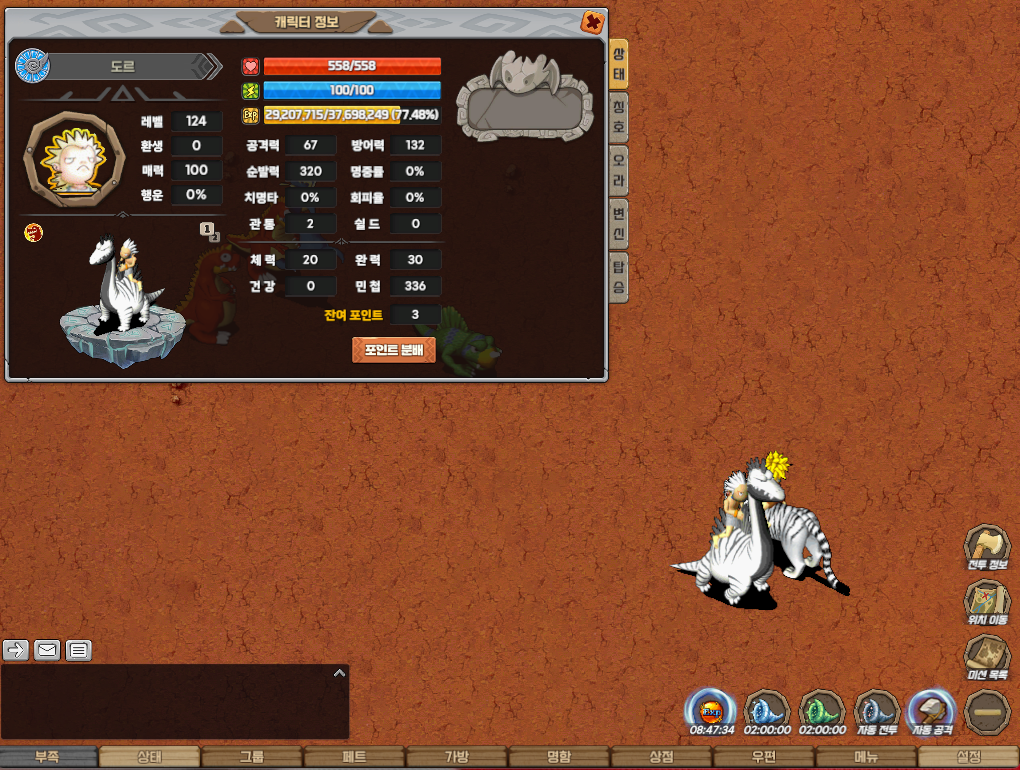
Task: Open 전투 정보 axe icon
Action: click(x=986, y=548)
